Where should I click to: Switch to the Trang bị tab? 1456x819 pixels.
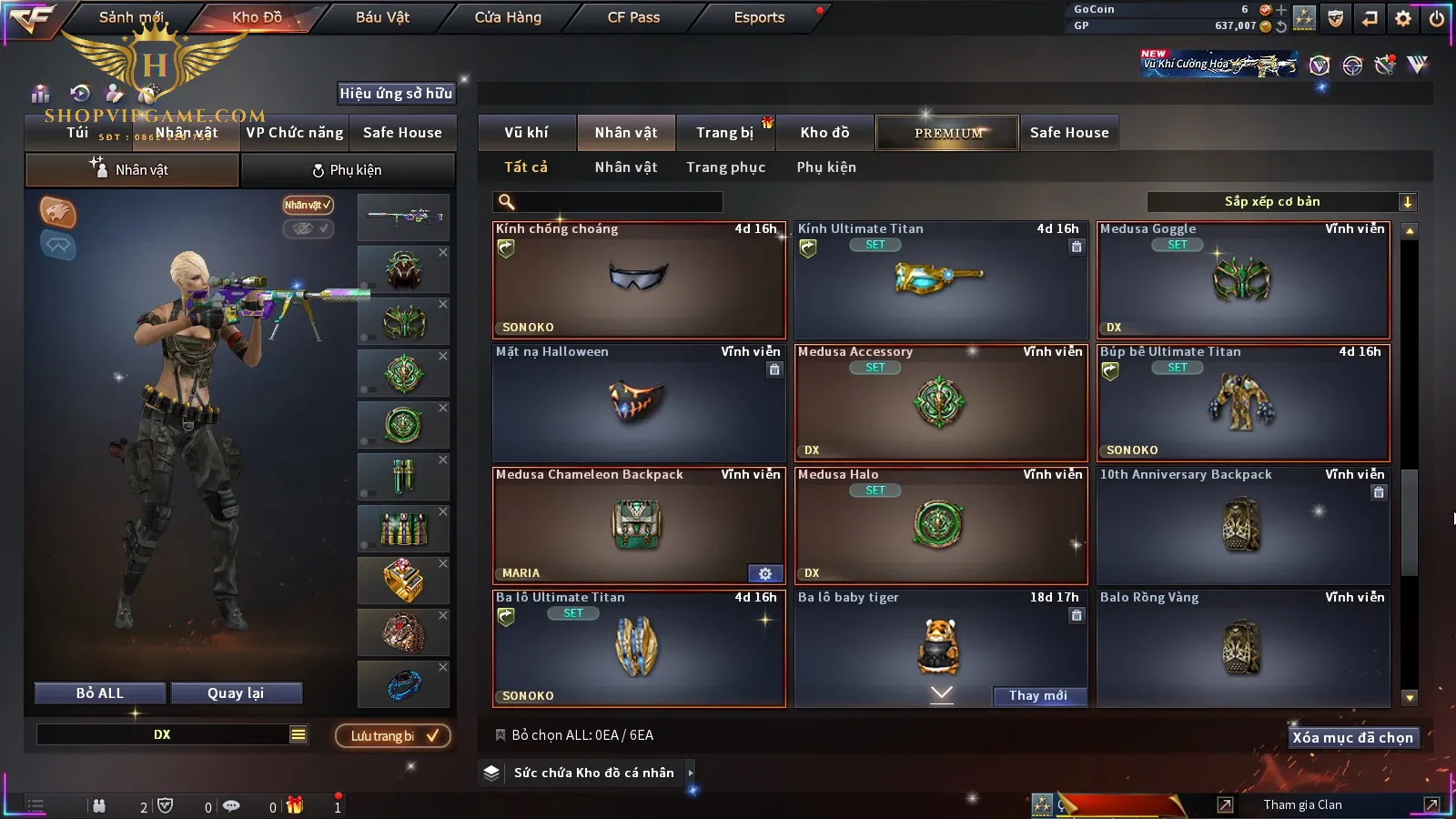click(724, 133)
